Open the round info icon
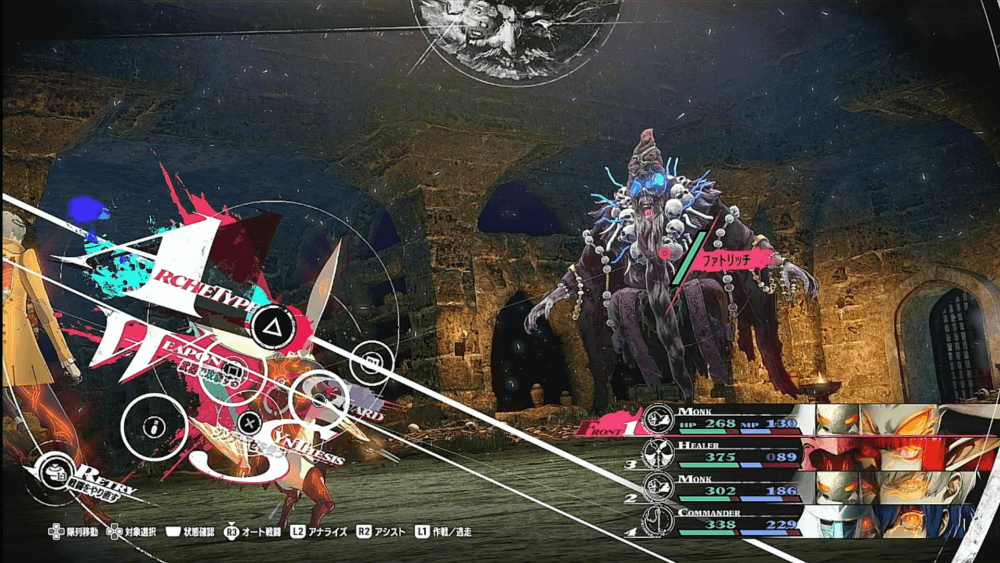Screen dimensions: 1000x563 click(153, 427)
